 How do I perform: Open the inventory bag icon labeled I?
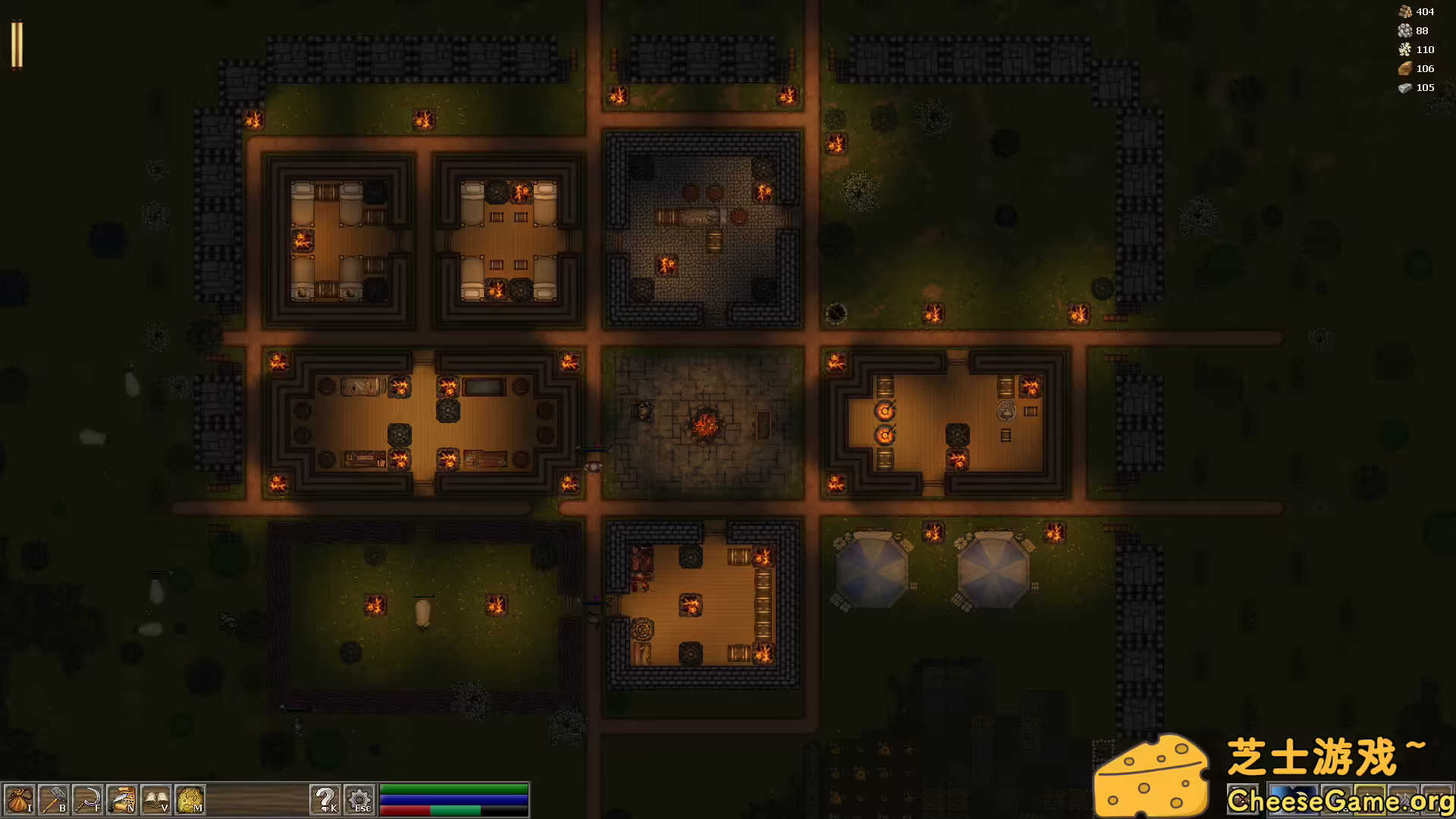tap(19, 799)
